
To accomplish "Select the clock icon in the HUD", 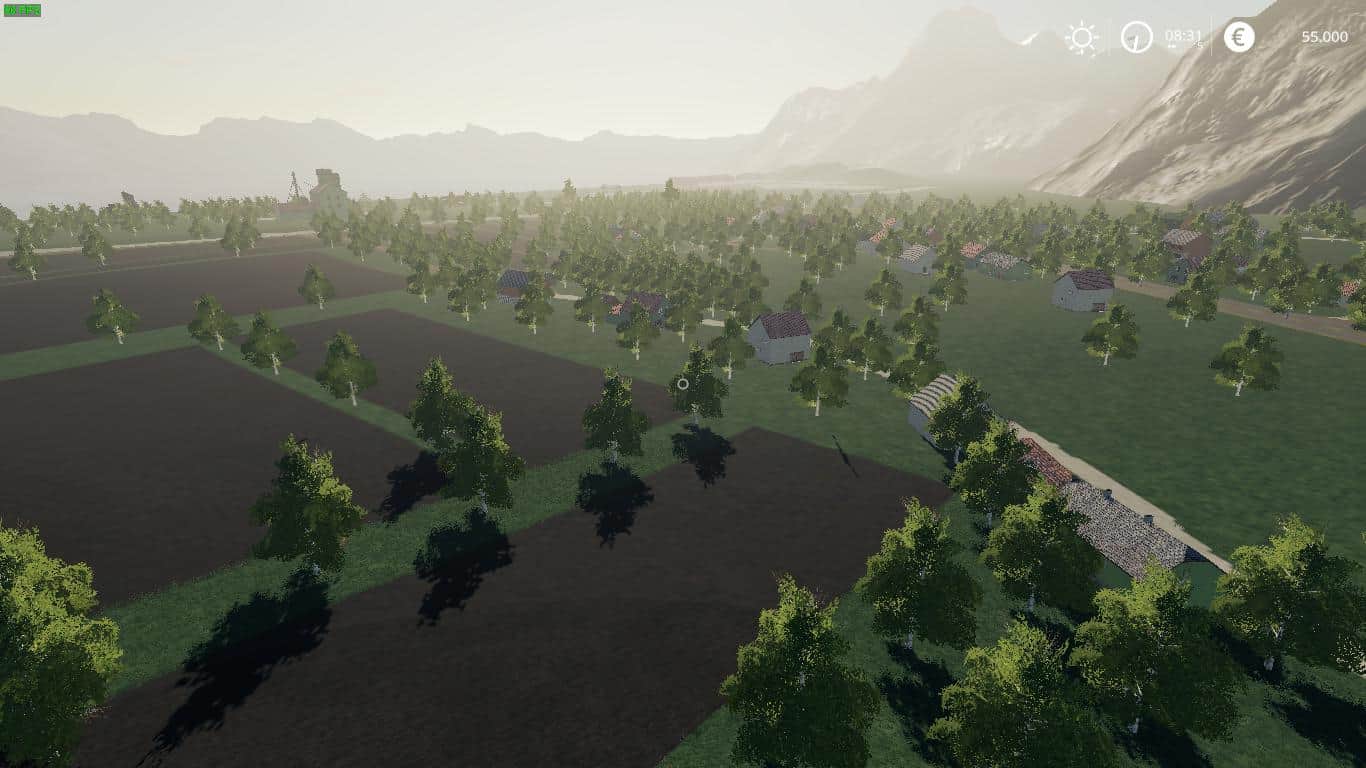I will (x=1136, y=37).
